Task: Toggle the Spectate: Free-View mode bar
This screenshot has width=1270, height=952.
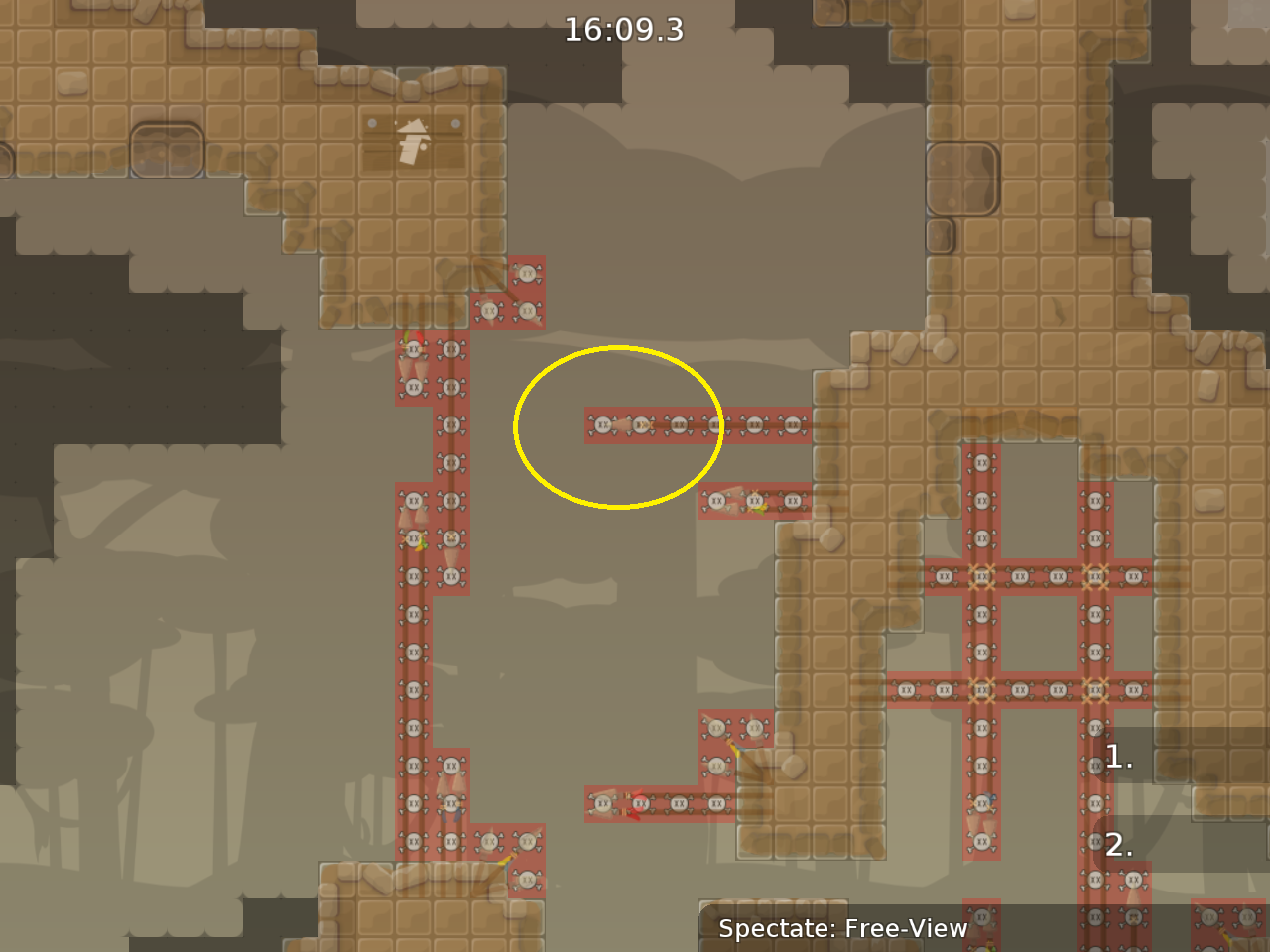Action: [843, 929]
